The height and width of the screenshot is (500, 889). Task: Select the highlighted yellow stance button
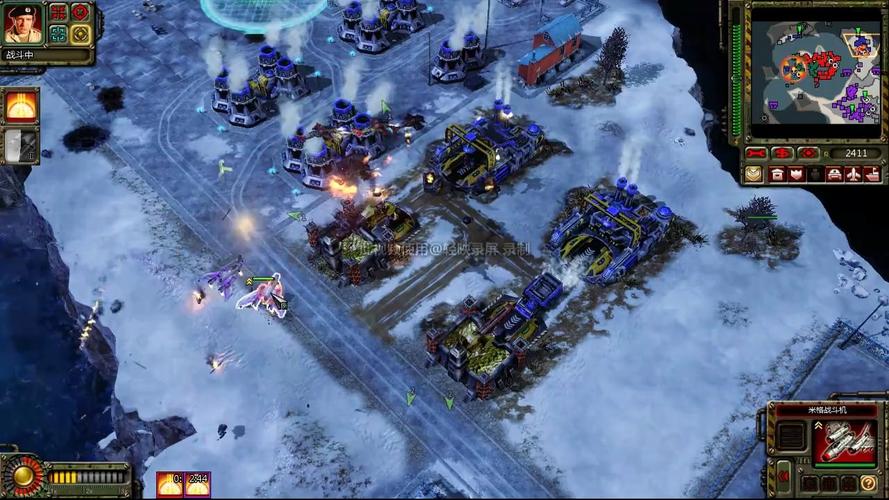click(80, 33)
